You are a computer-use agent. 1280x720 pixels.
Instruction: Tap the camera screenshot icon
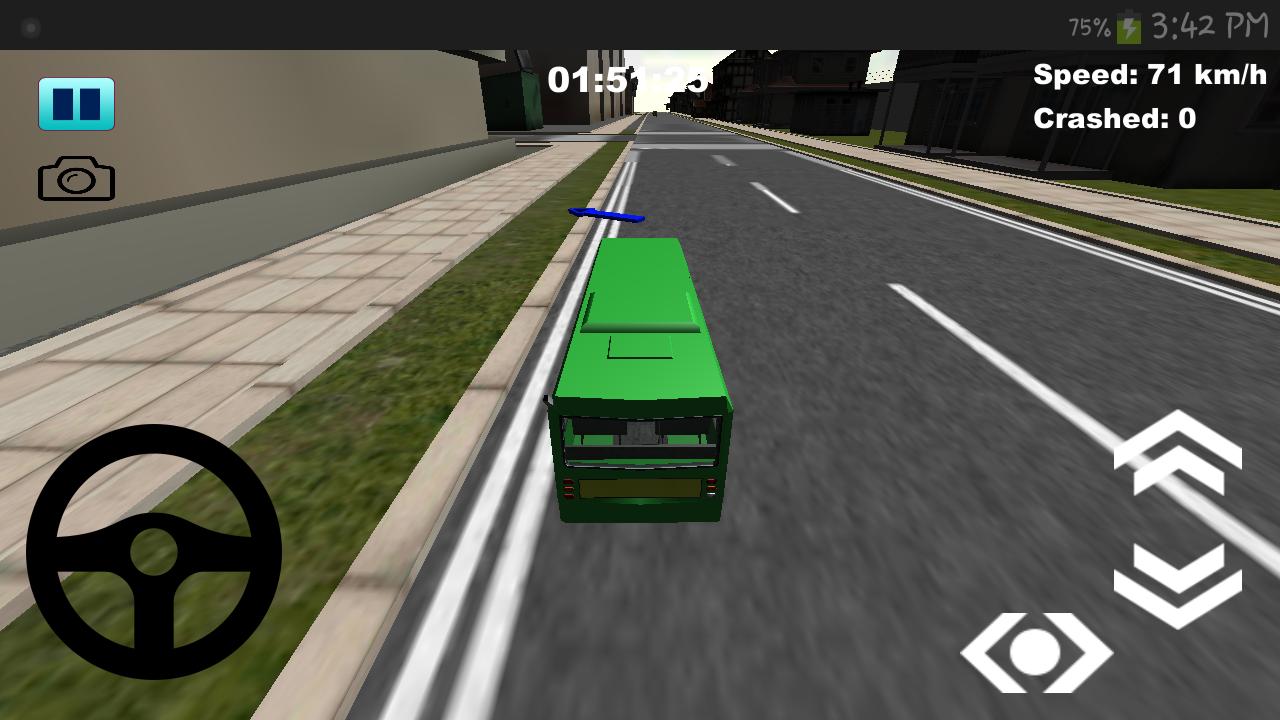coord(78,178)
